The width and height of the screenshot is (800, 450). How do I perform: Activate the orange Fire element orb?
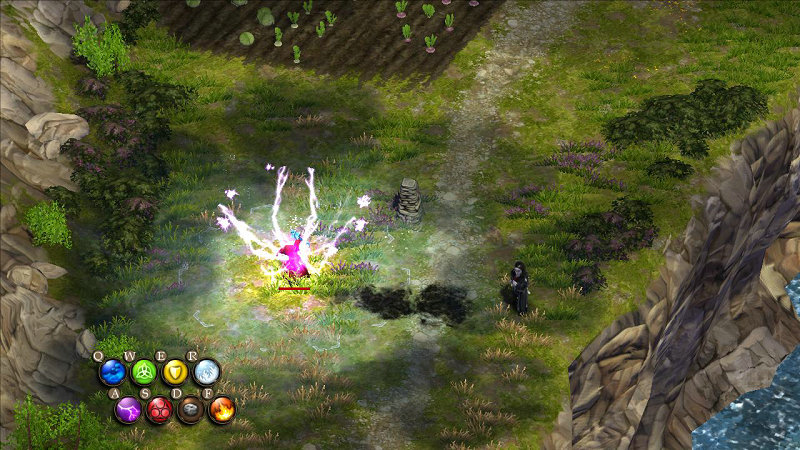221,409
